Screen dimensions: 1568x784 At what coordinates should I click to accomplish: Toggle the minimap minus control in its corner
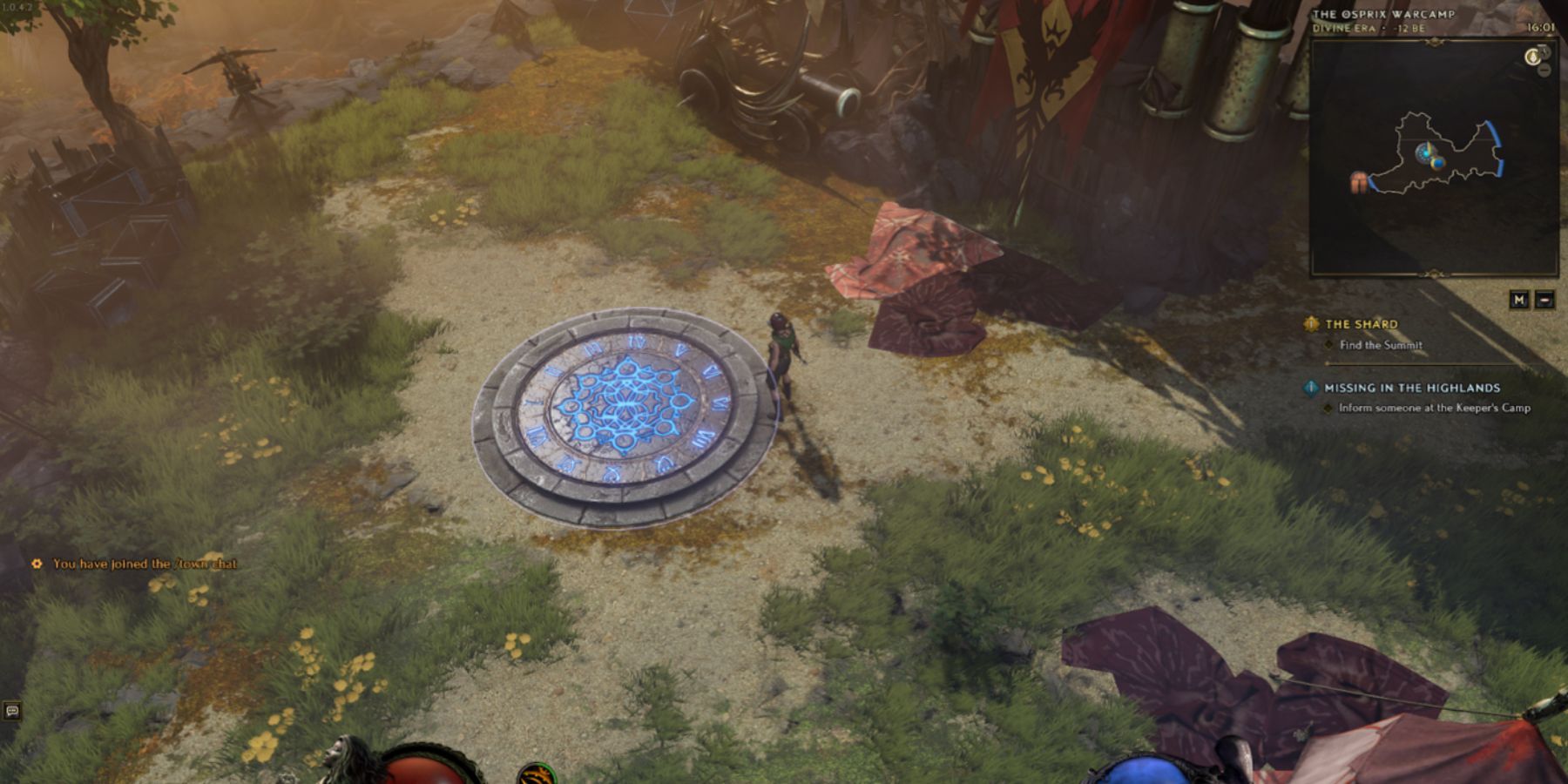pyautogui.click(x=1544, y=71)
